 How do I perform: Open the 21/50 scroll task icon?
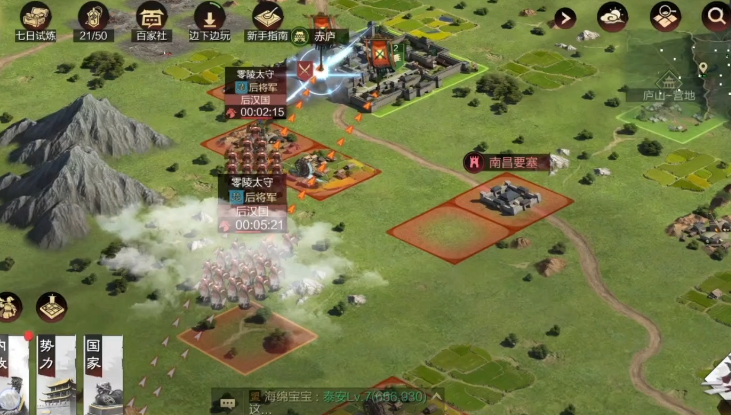coord(93,18)
